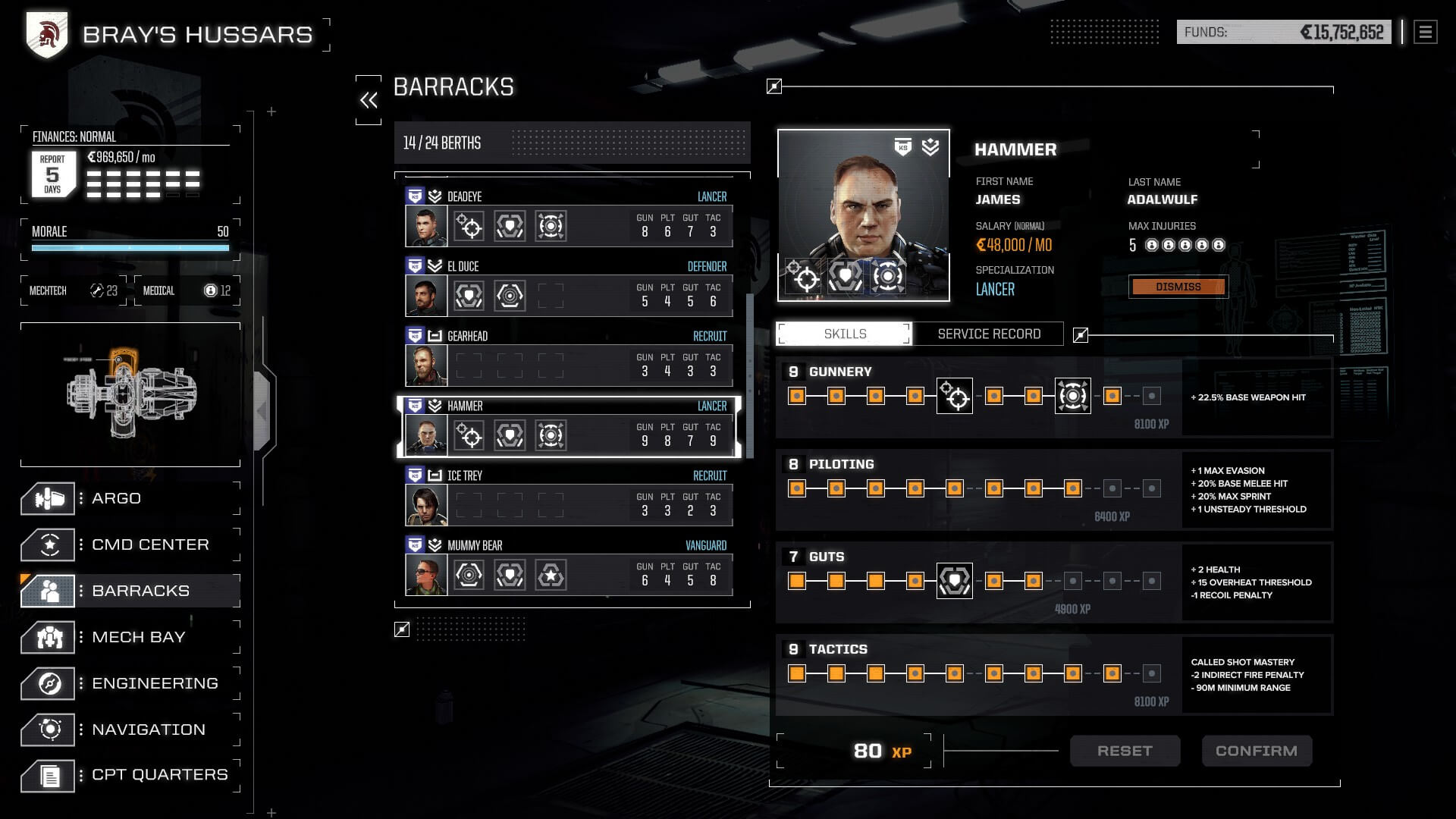Click the final unlearned Gunnery skill node

click(x=1151, y=396)
